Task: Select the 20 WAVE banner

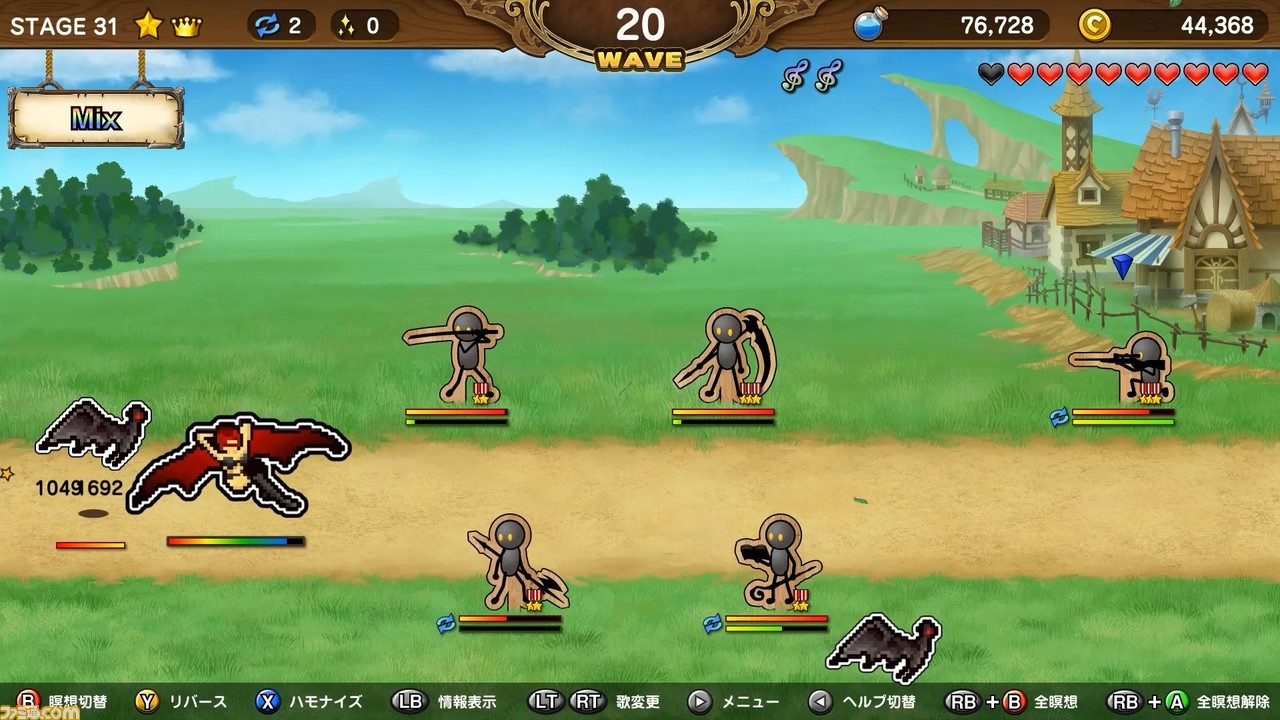Action: click(640, 30)
